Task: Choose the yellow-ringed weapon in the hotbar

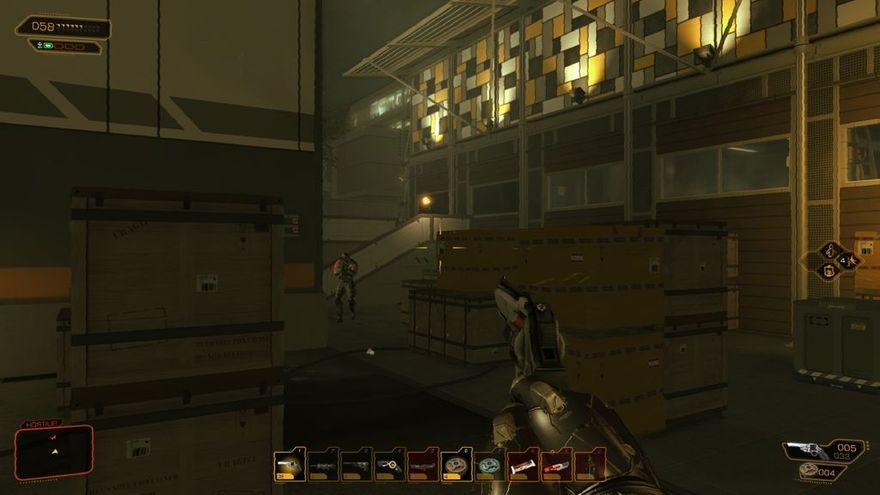Action: pyautogui.click(x=390, y=465)
